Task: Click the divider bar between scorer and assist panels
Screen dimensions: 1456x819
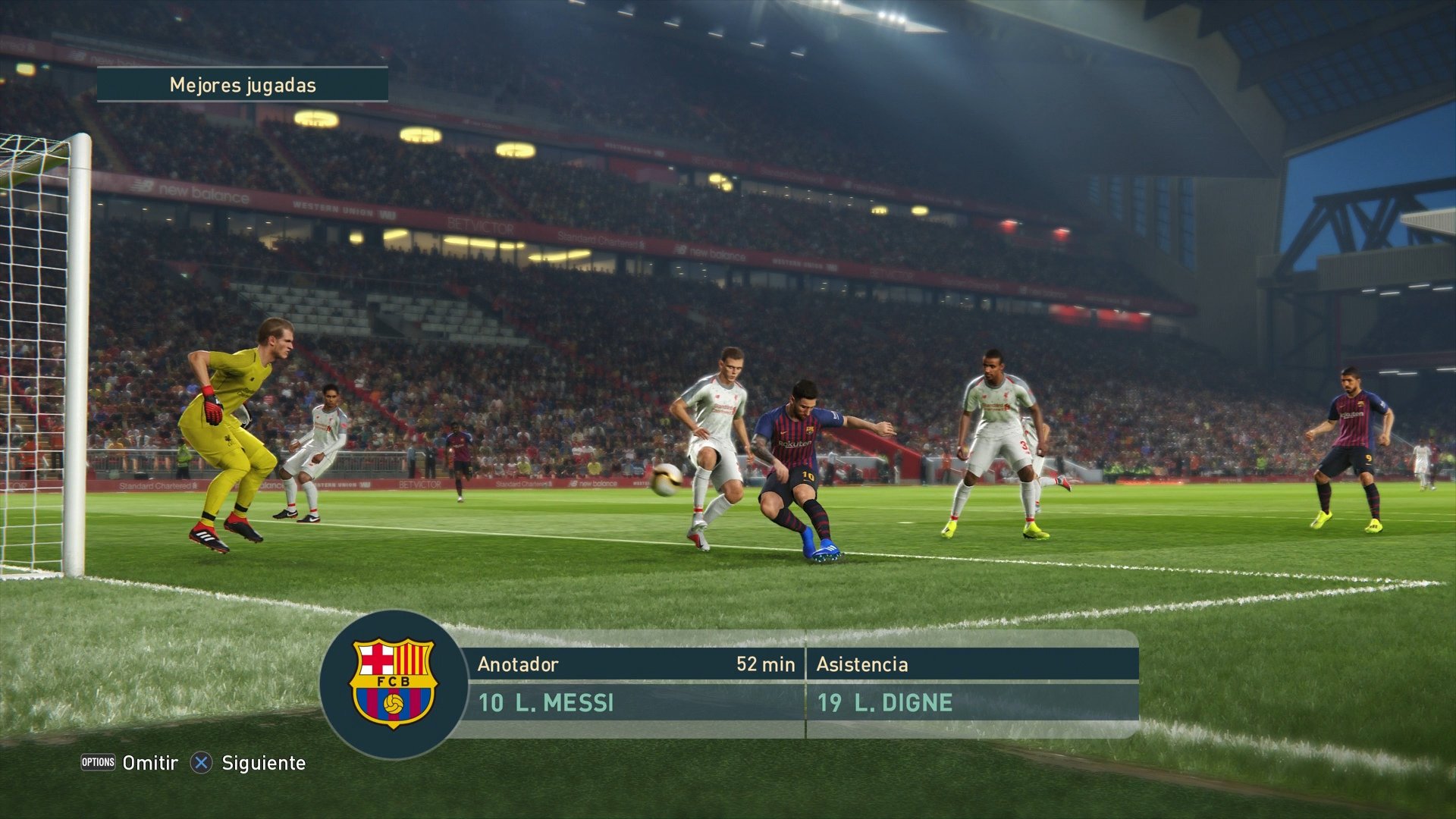Action: 805,686
